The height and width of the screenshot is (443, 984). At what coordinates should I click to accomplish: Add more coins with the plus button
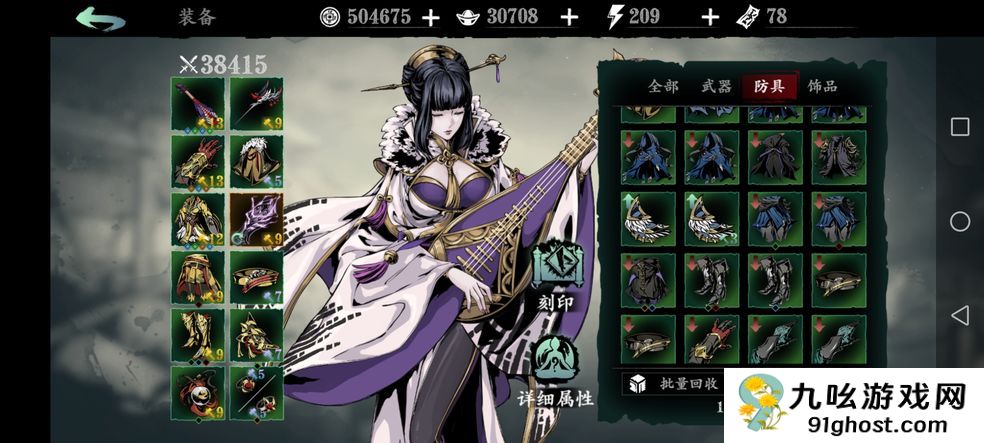[x=431, y=17]
